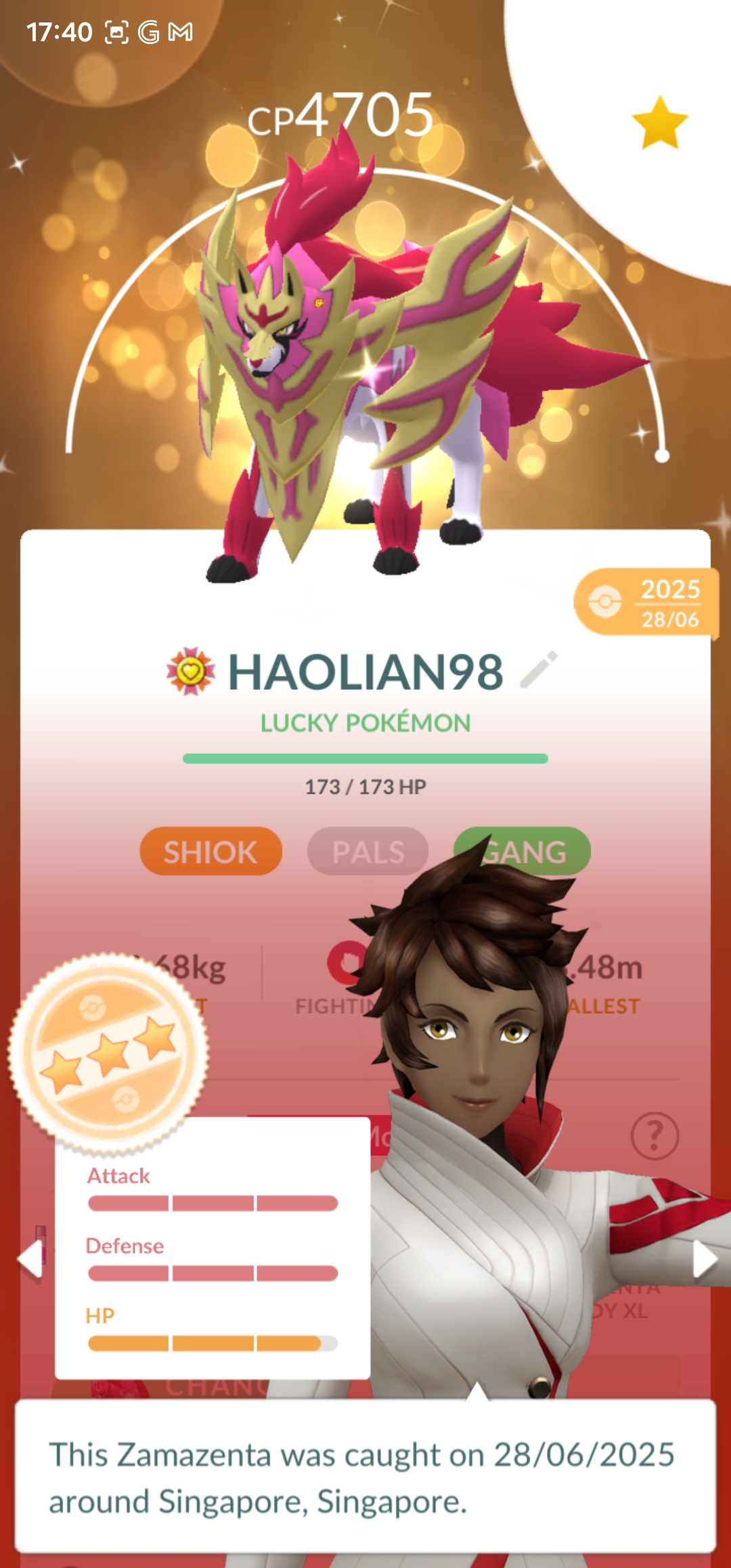
Task: Tap the 2025 catch date badge
Action: click(x=646, y=602)
